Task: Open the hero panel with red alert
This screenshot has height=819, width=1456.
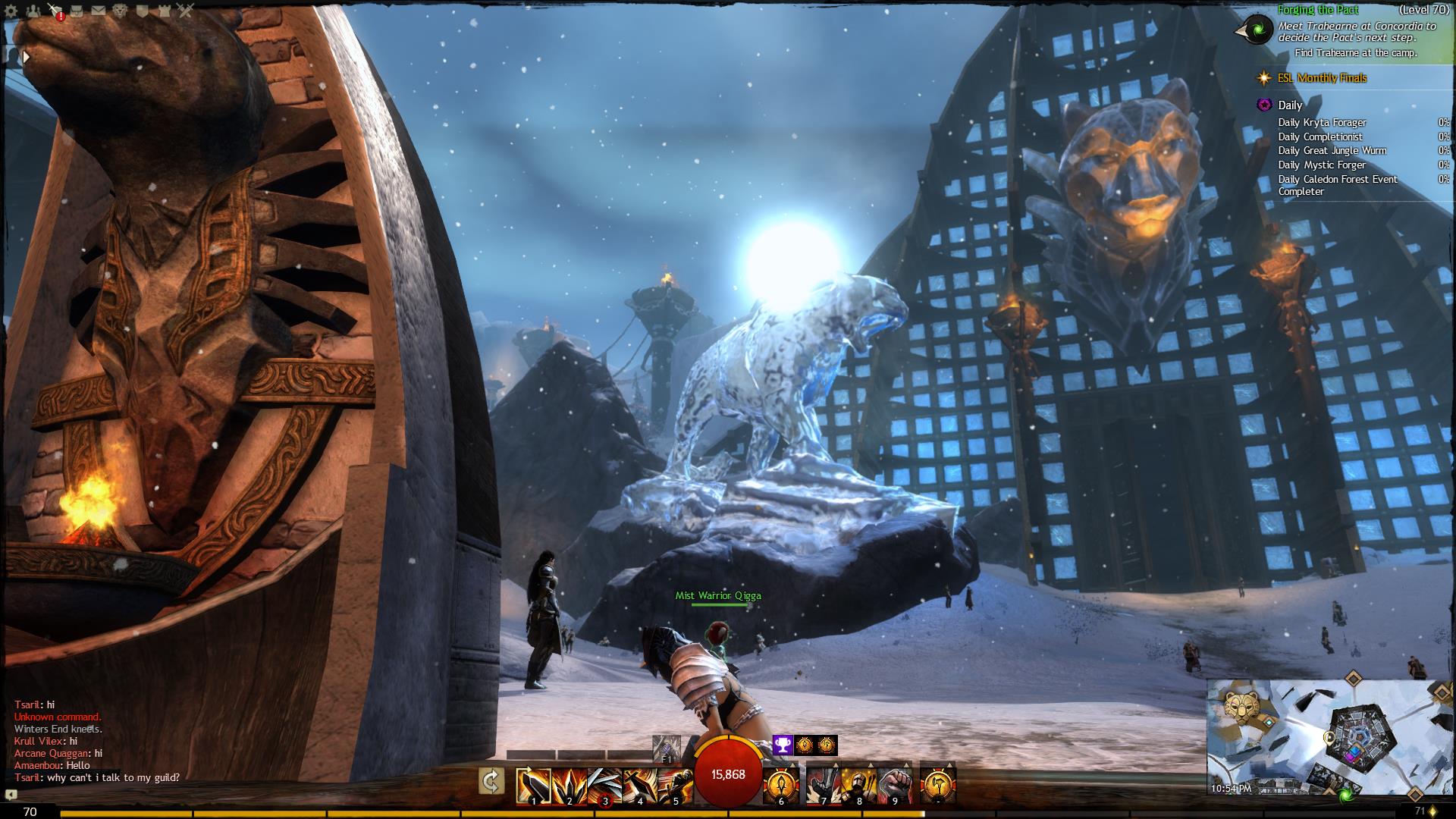Action: click(55, 11)
